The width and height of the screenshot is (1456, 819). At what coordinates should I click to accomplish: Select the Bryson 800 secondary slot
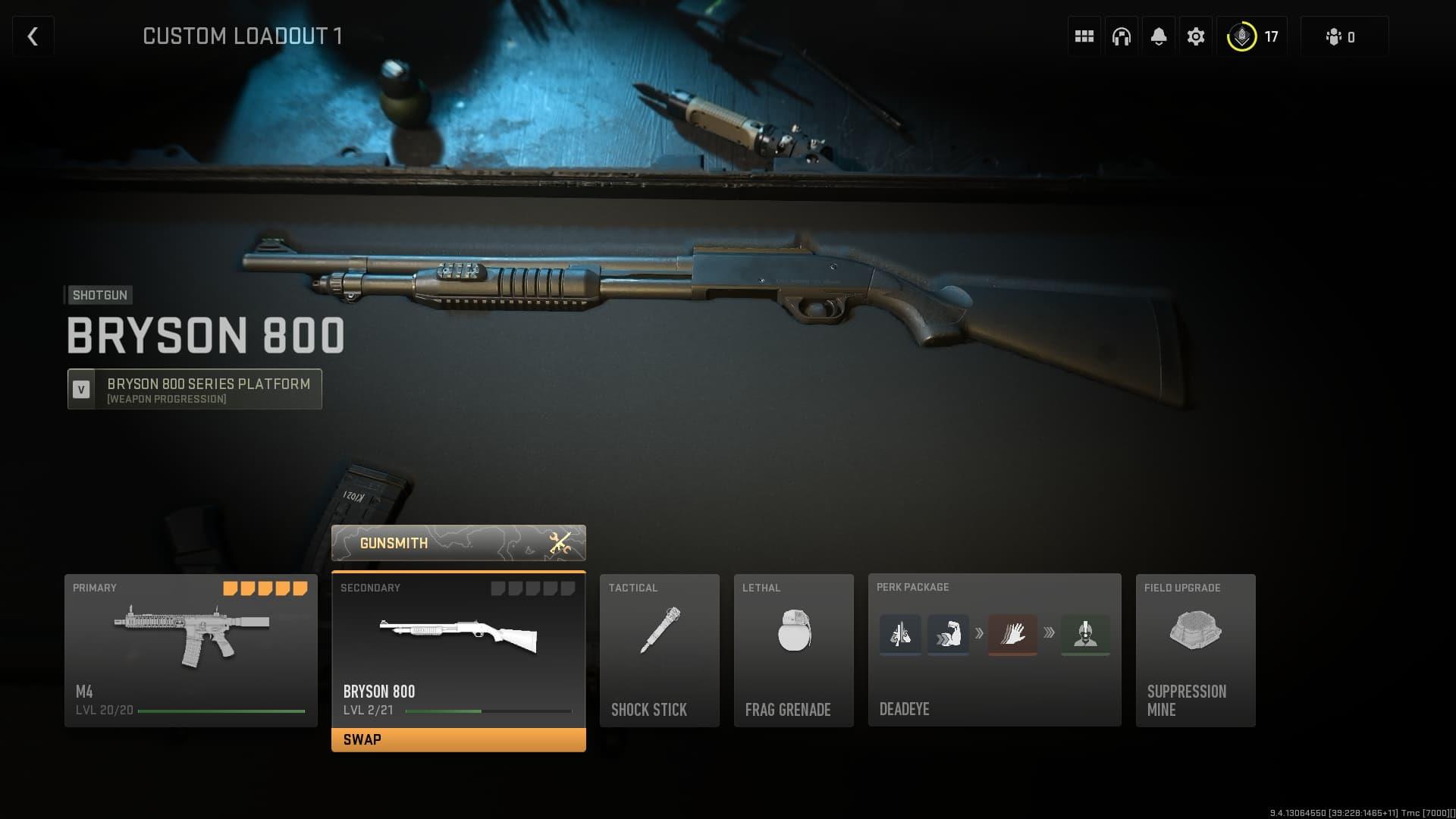pyautogui.click(x=458, y=648)
